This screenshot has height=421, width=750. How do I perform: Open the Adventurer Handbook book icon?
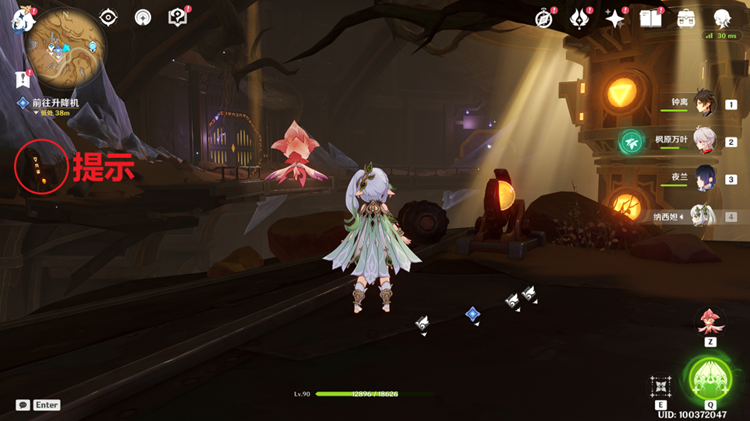pyautogui.click(x=651, y=18)
